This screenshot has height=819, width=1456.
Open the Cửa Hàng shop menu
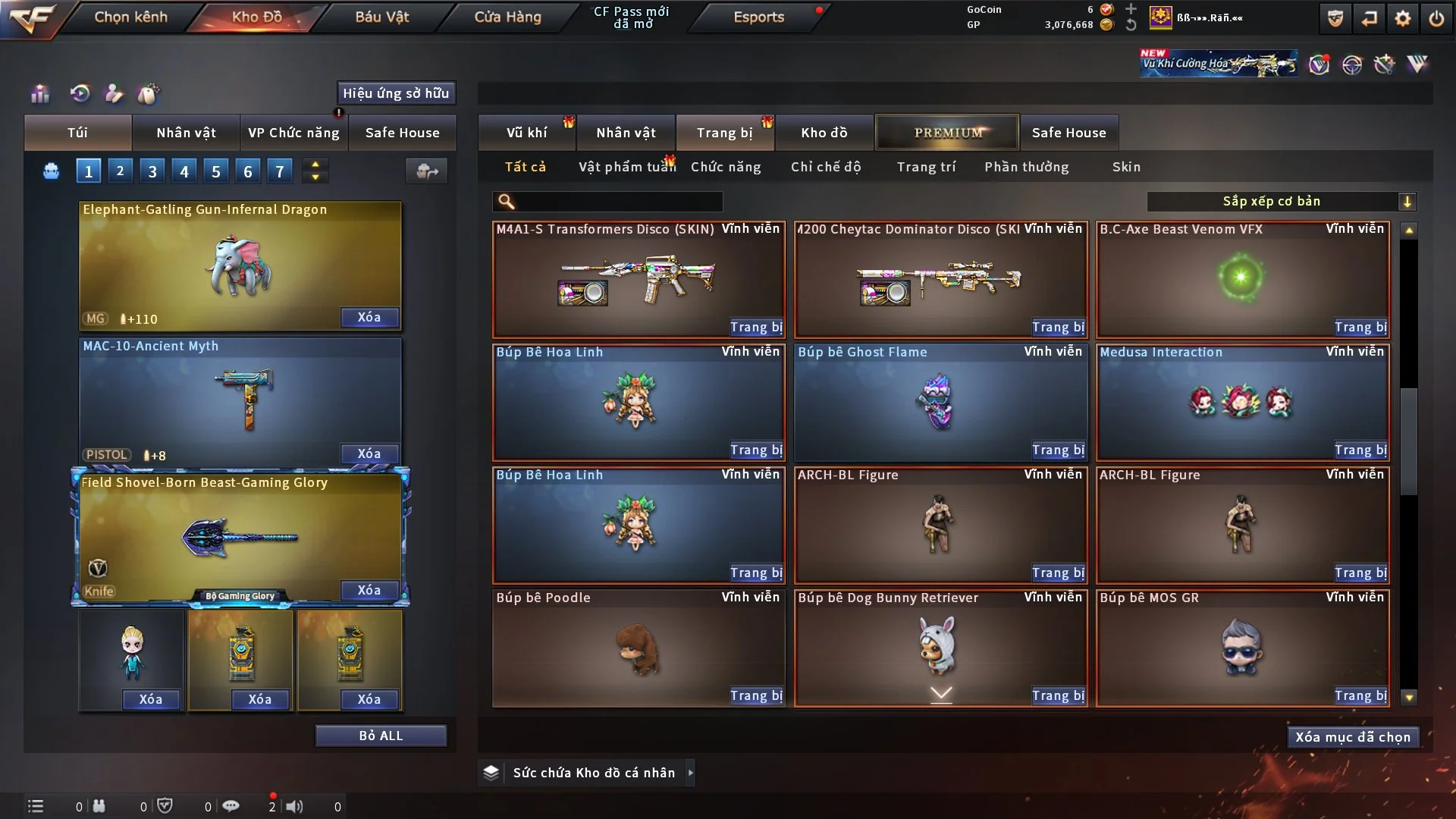pos(507,17)
